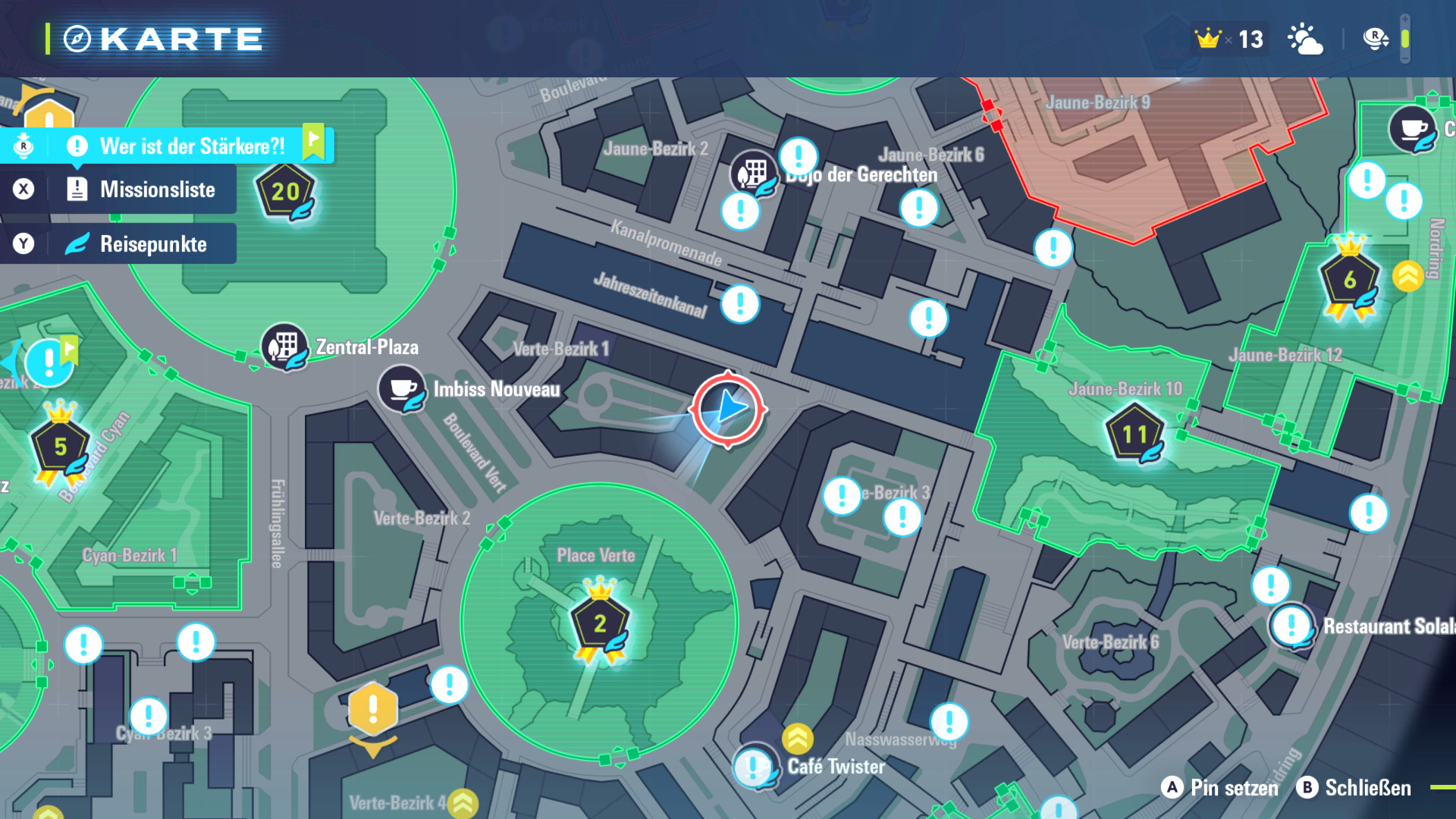1456x819 pixels.
Task: Click the Schließen button label
Action: pos(1367,788)
